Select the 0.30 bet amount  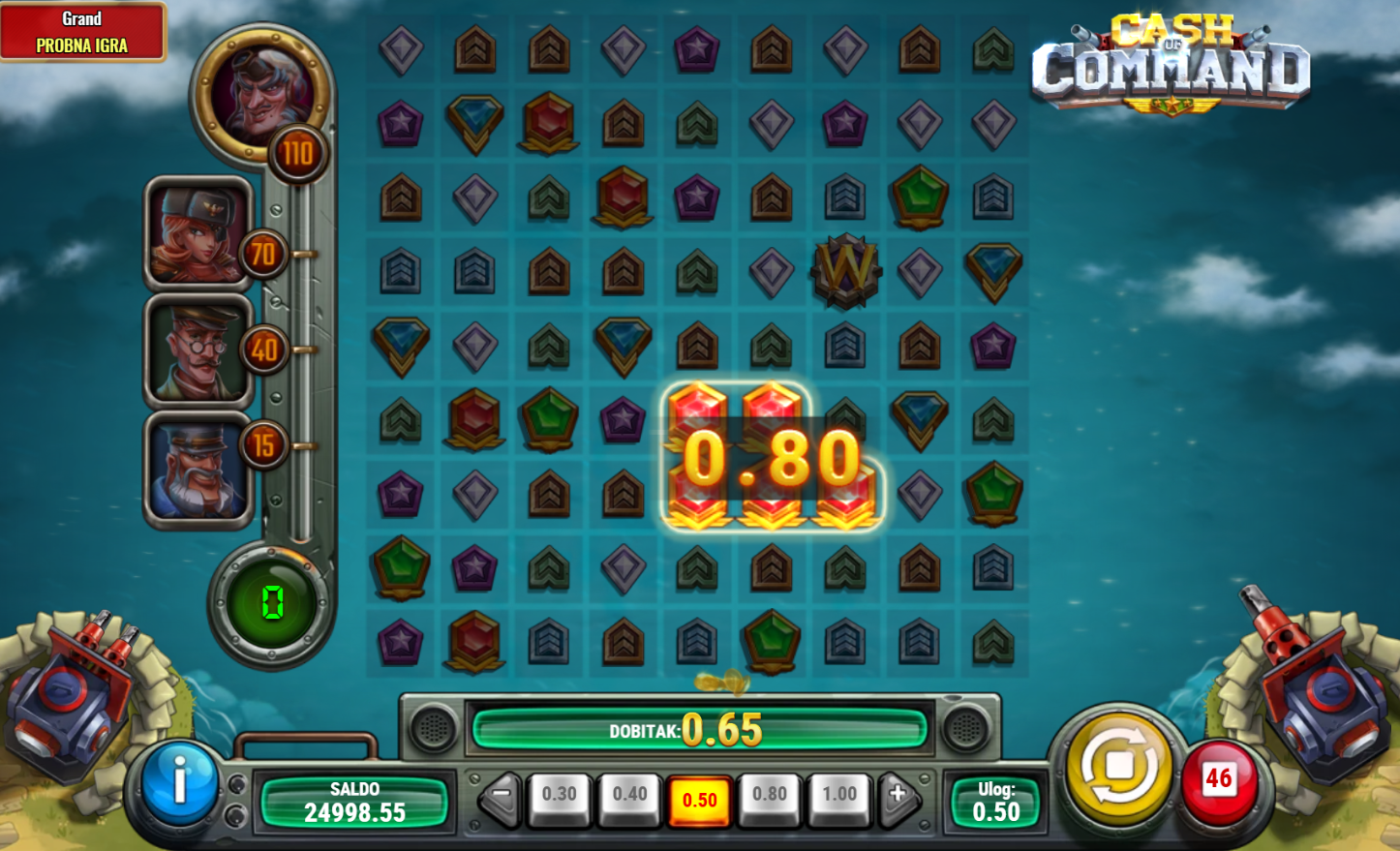(559, 797)
